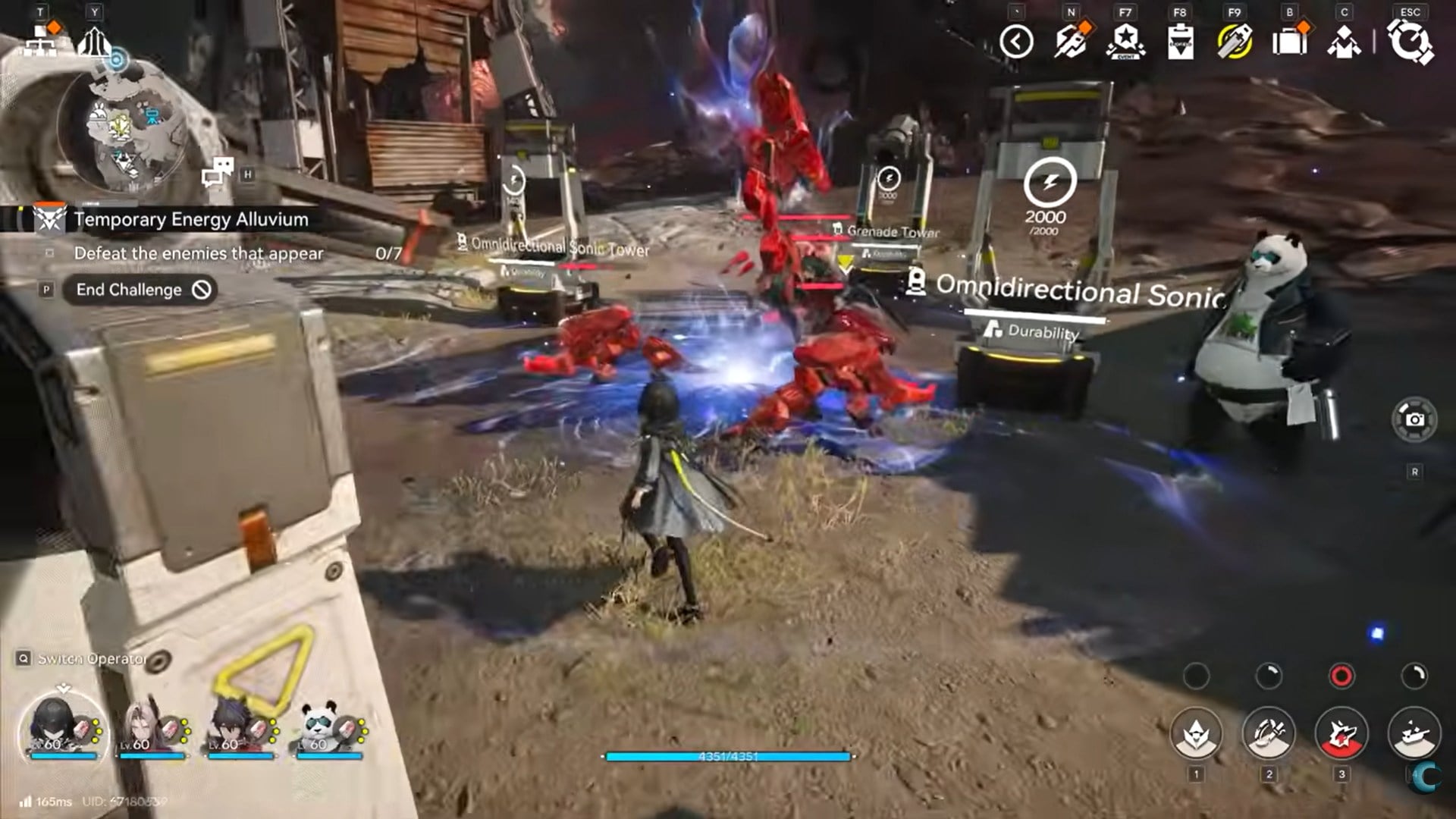Open the Event Center star icon (F7)
The height and width of the screenshot is (819, 1456).
(1125, 43)
